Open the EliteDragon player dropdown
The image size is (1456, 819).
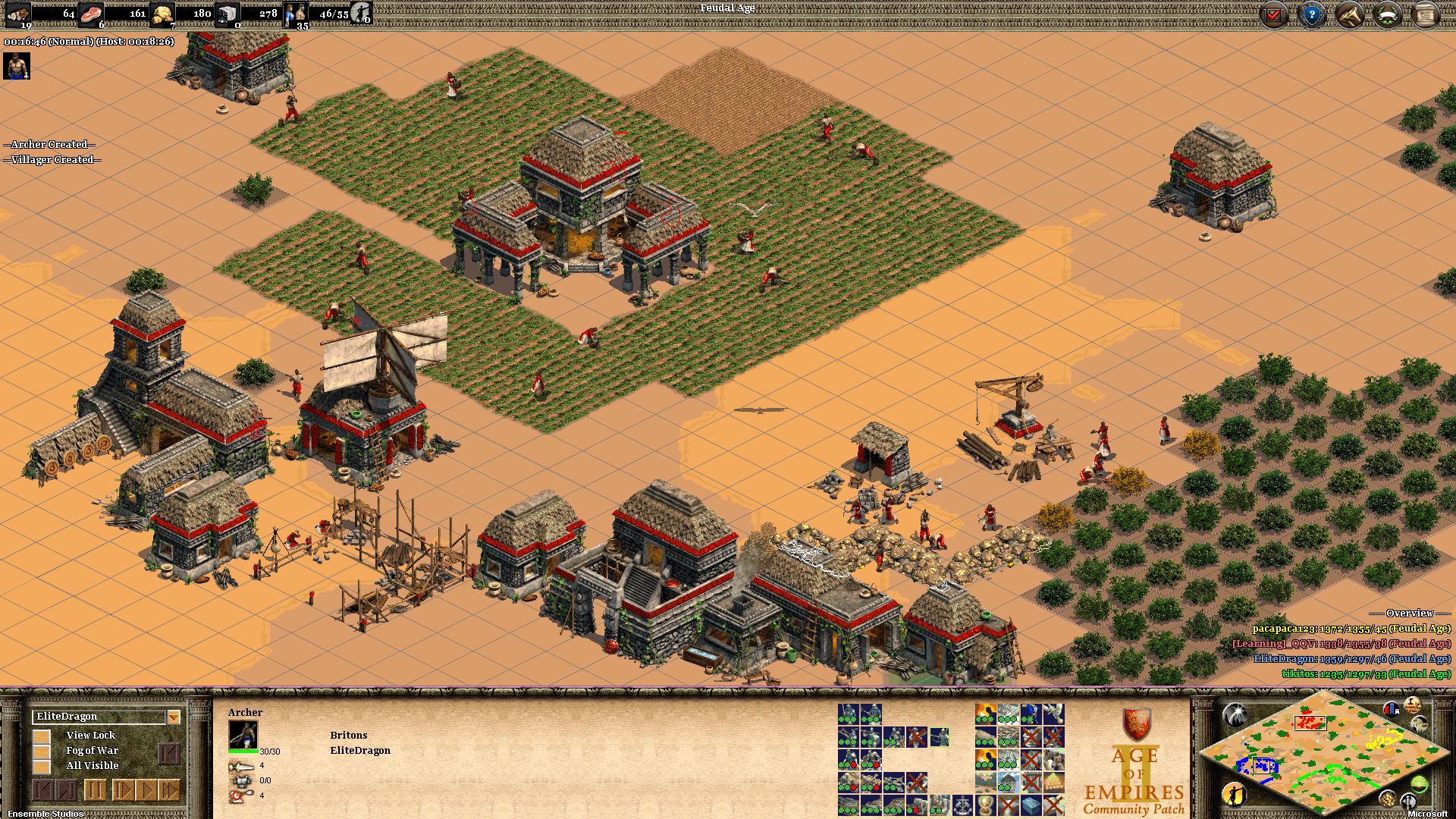point(174,717)
